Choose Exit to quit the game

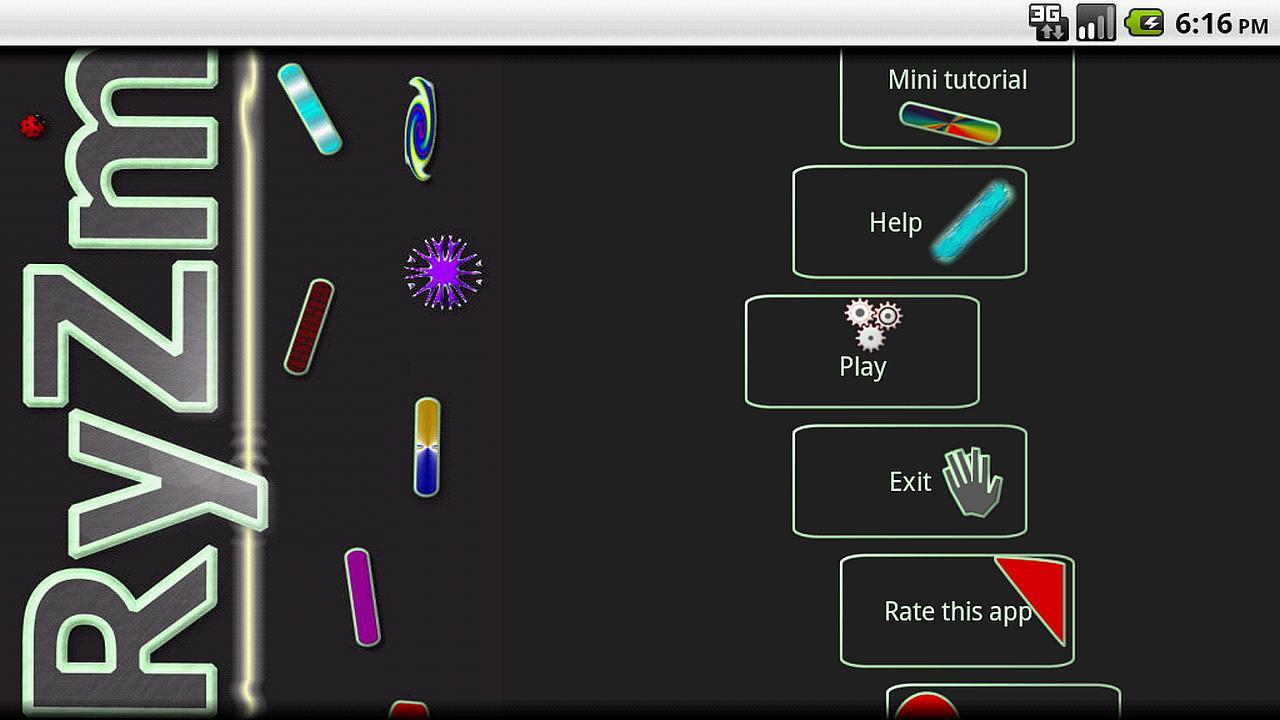[x=909, y=481]
